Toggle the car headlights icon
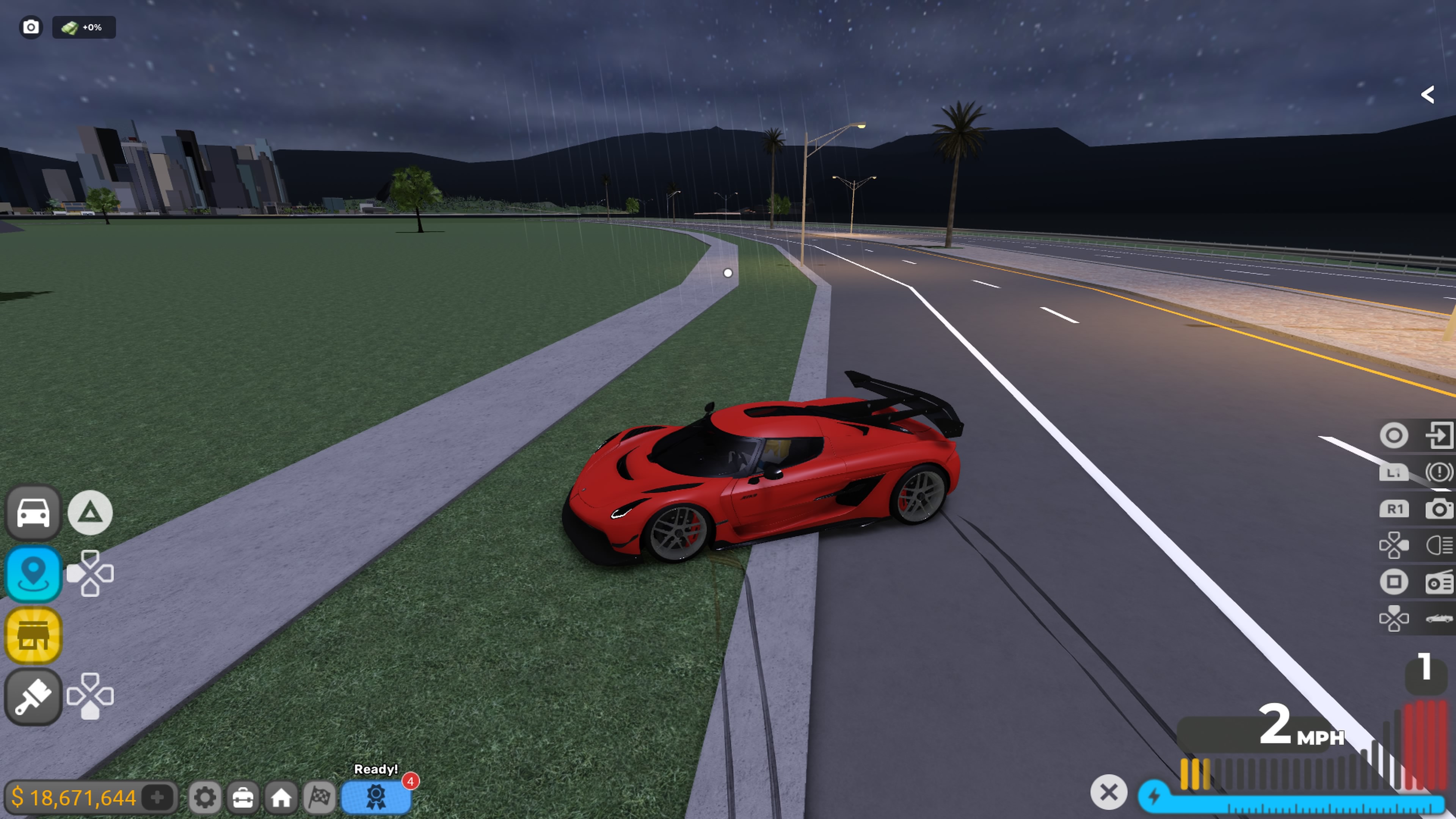The image size is (1456, 819). 1439,546
